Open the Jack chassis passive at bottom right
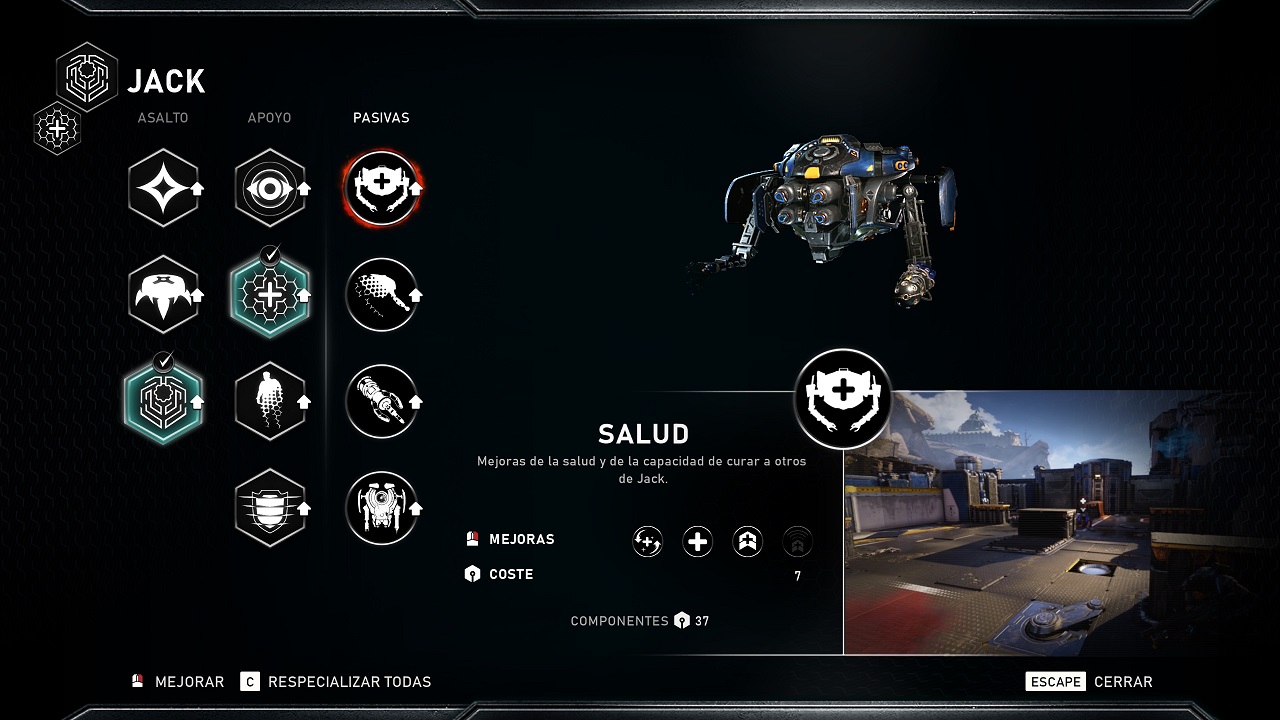 tap(383, 508)
